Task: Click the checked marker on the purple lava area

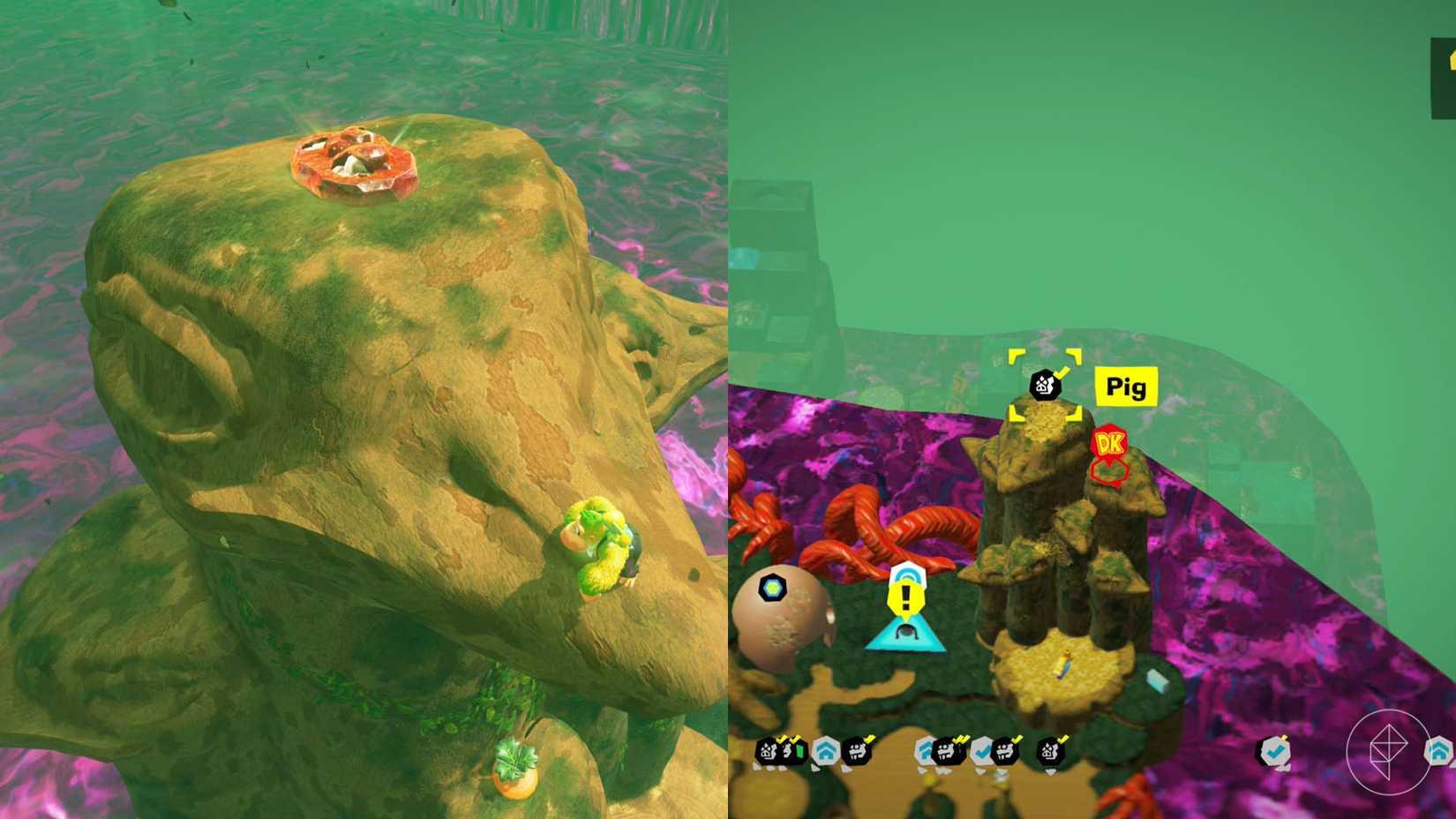Action: pyautogui.click(x=1276, y=751)
